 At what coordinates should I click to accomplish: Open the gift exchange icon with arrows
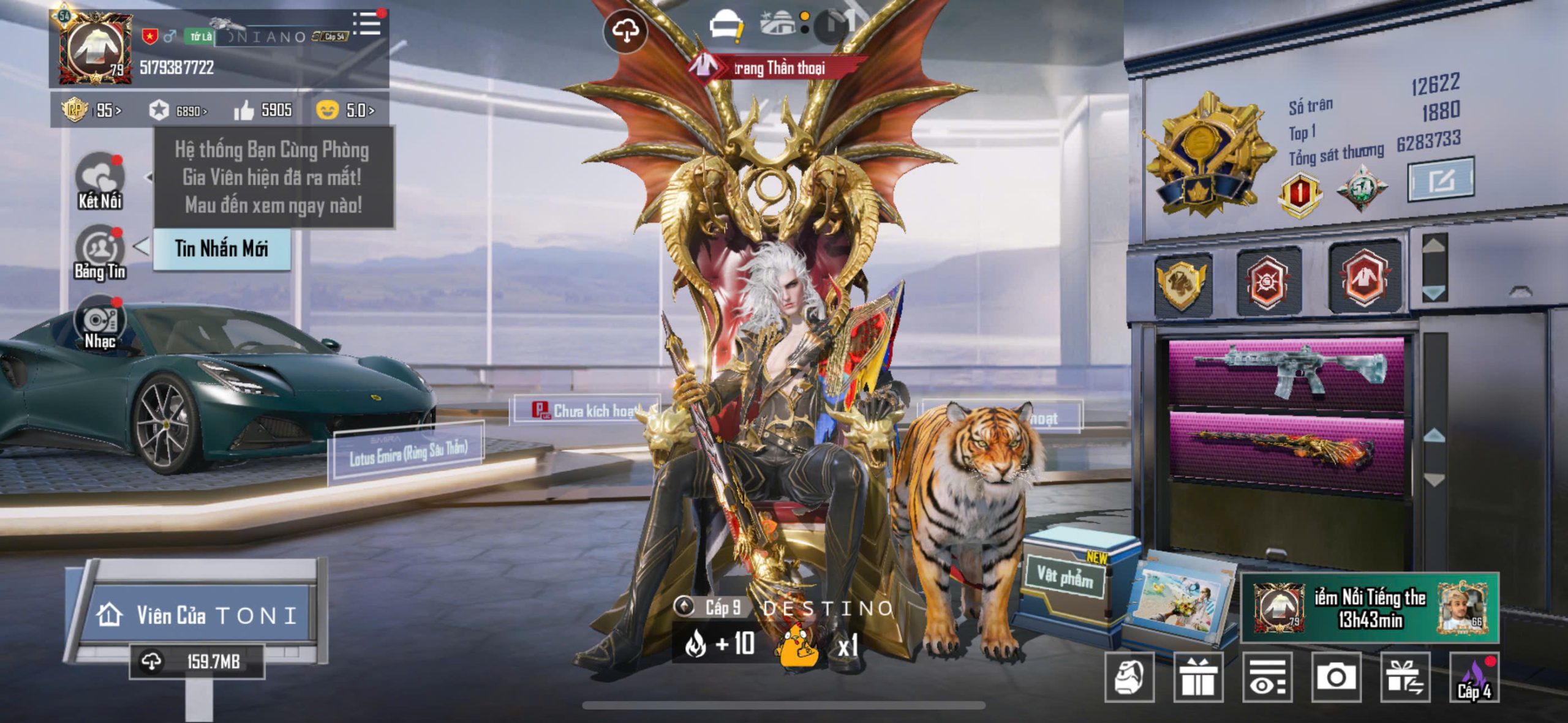[x=1405, y=677]
